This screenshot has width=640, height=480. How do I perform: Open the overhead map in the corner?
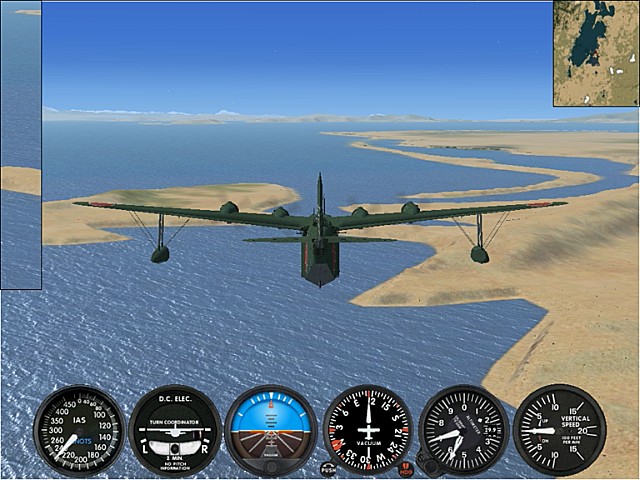pyautogui.click(x=595, y=53)
